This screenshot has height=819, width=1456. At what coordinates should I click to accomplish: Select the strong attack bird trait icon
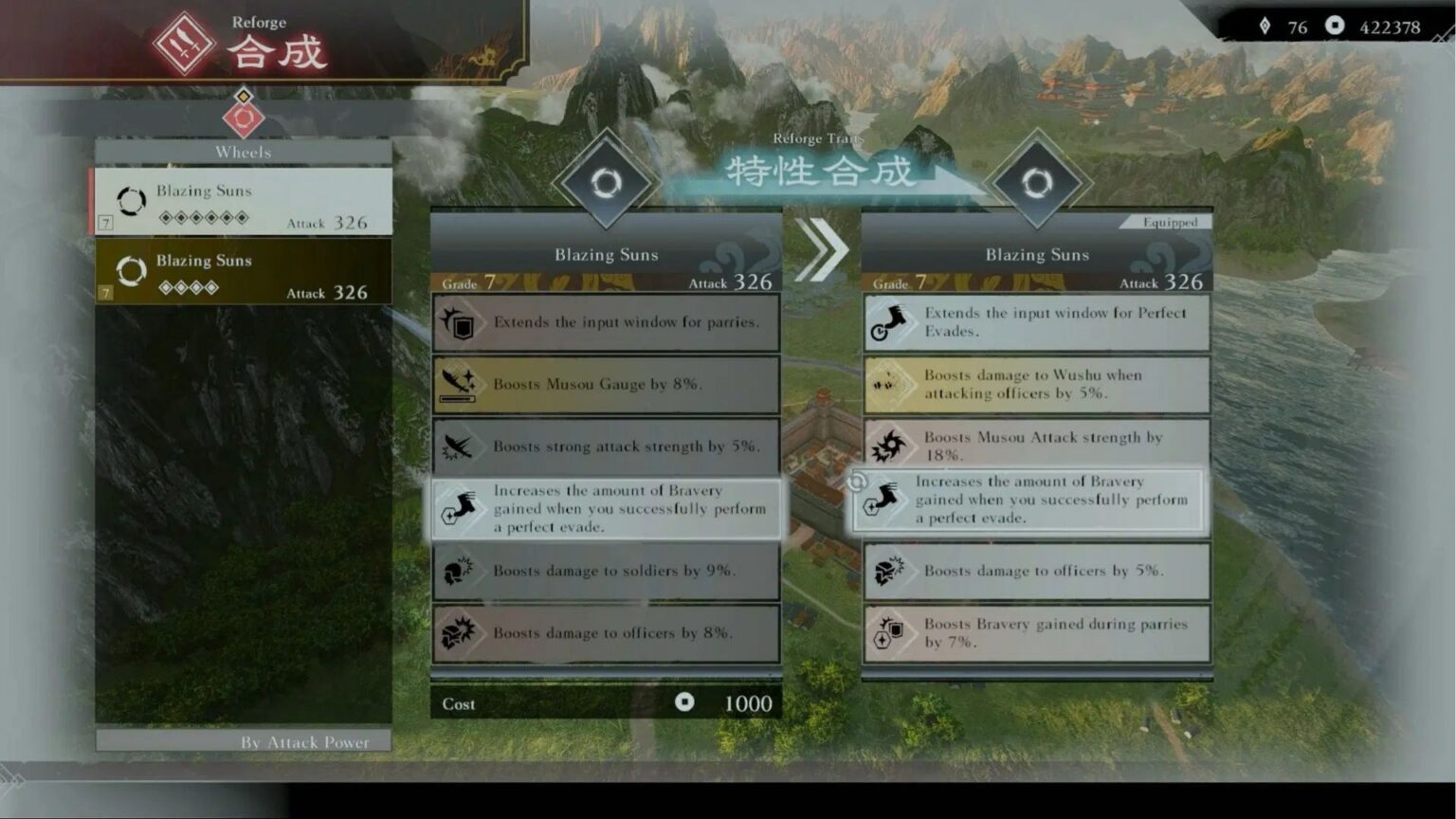460,446
